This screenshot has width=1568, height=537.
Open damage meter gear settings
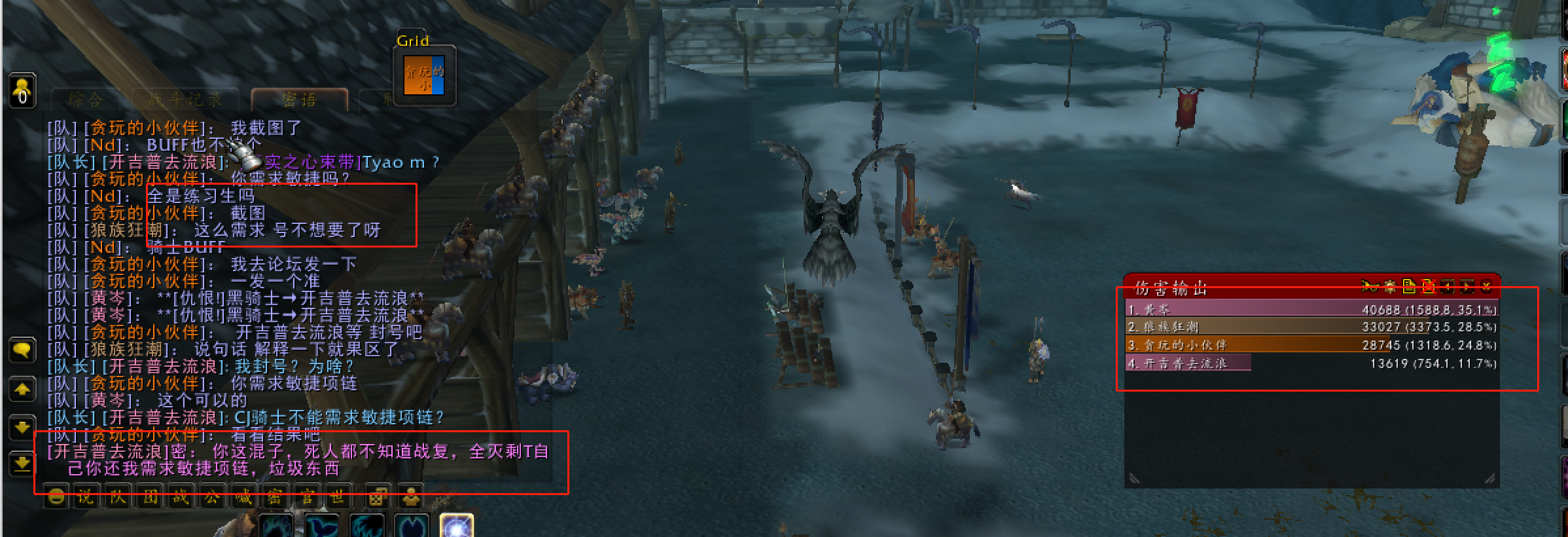[x=1389, y=286]
